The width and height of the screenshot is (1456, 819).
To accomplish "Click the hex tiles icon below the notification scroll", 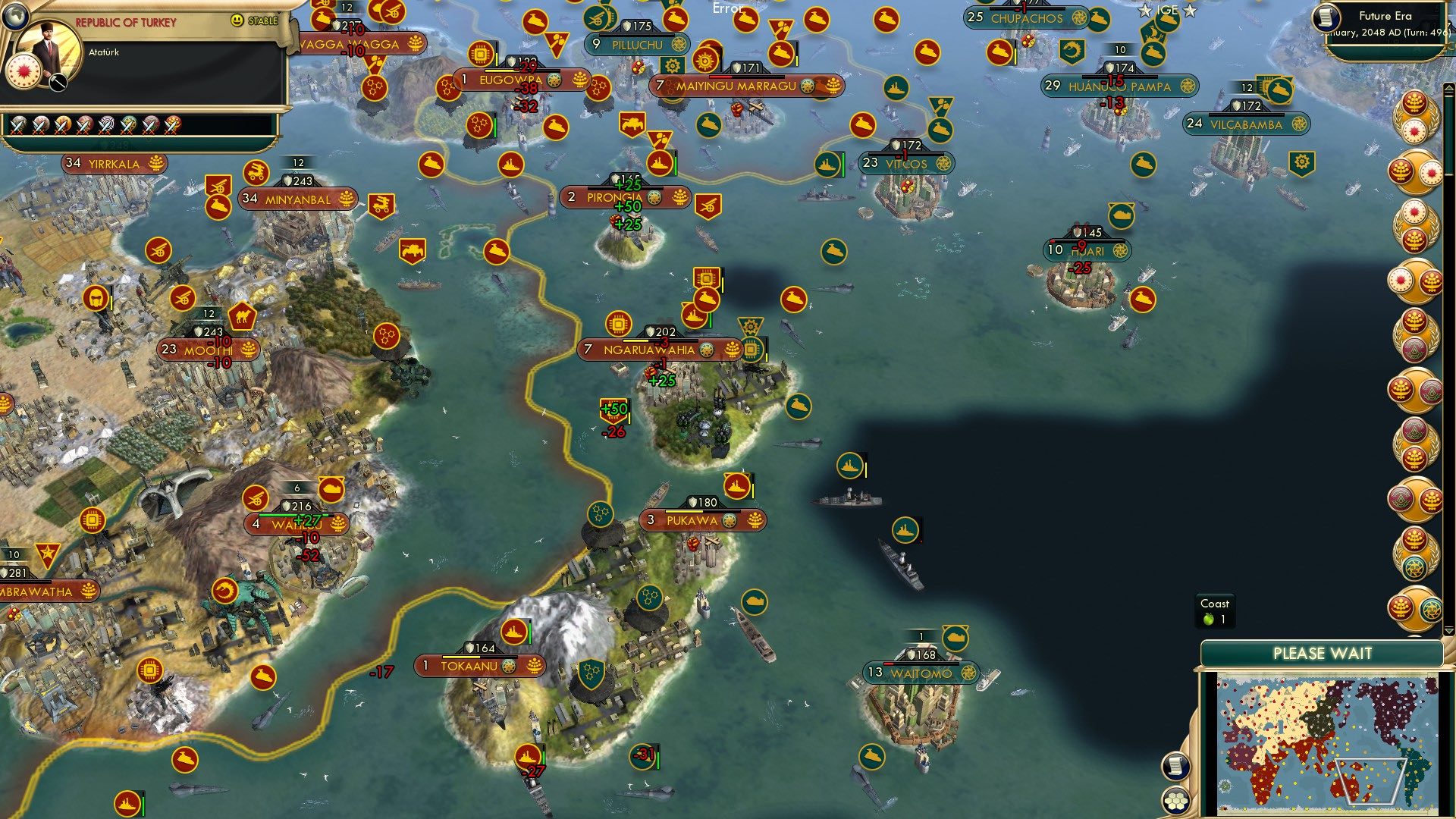I will (1175, 802).
